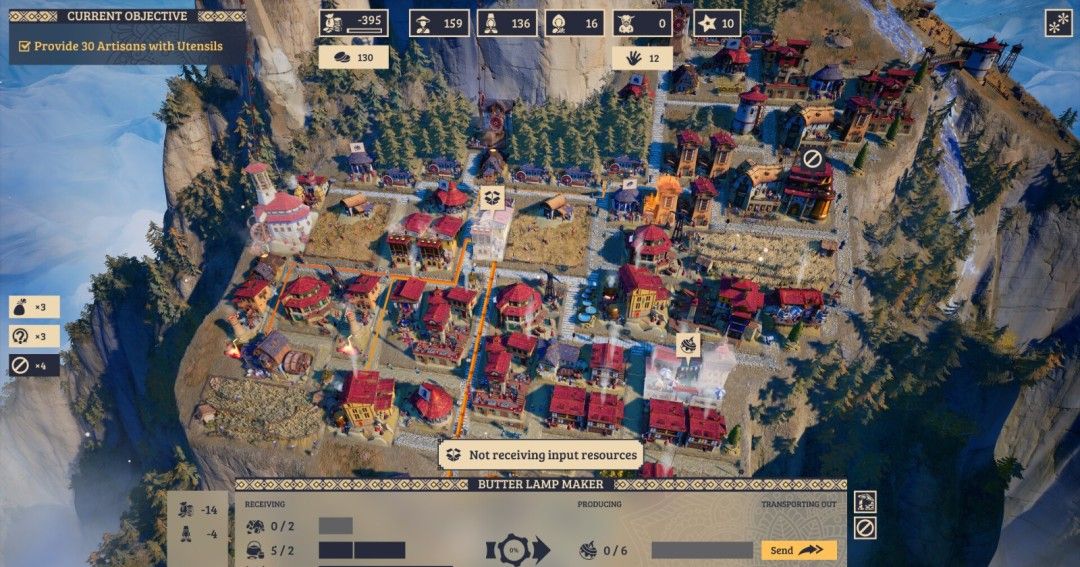1080x567 pixels.
Task: Click the yak counter showing 0
Action: coord(642,23)
